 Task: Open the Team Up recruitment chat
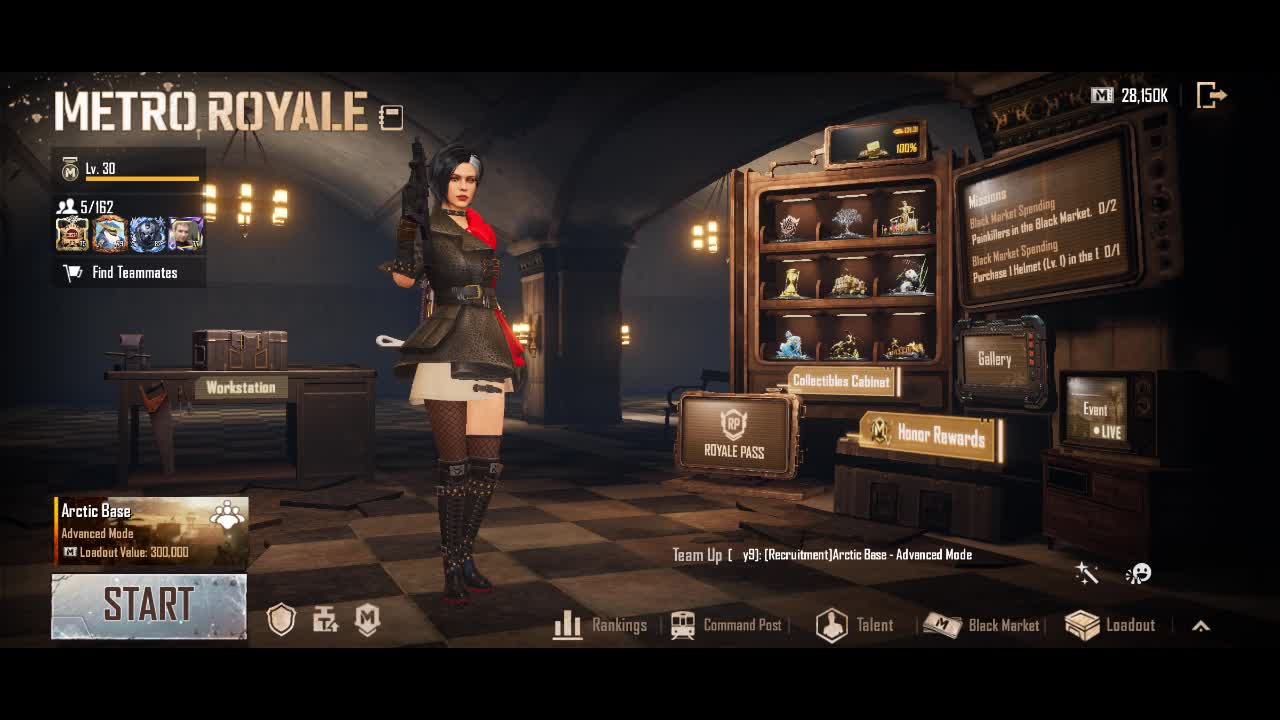tap(822, 554)
